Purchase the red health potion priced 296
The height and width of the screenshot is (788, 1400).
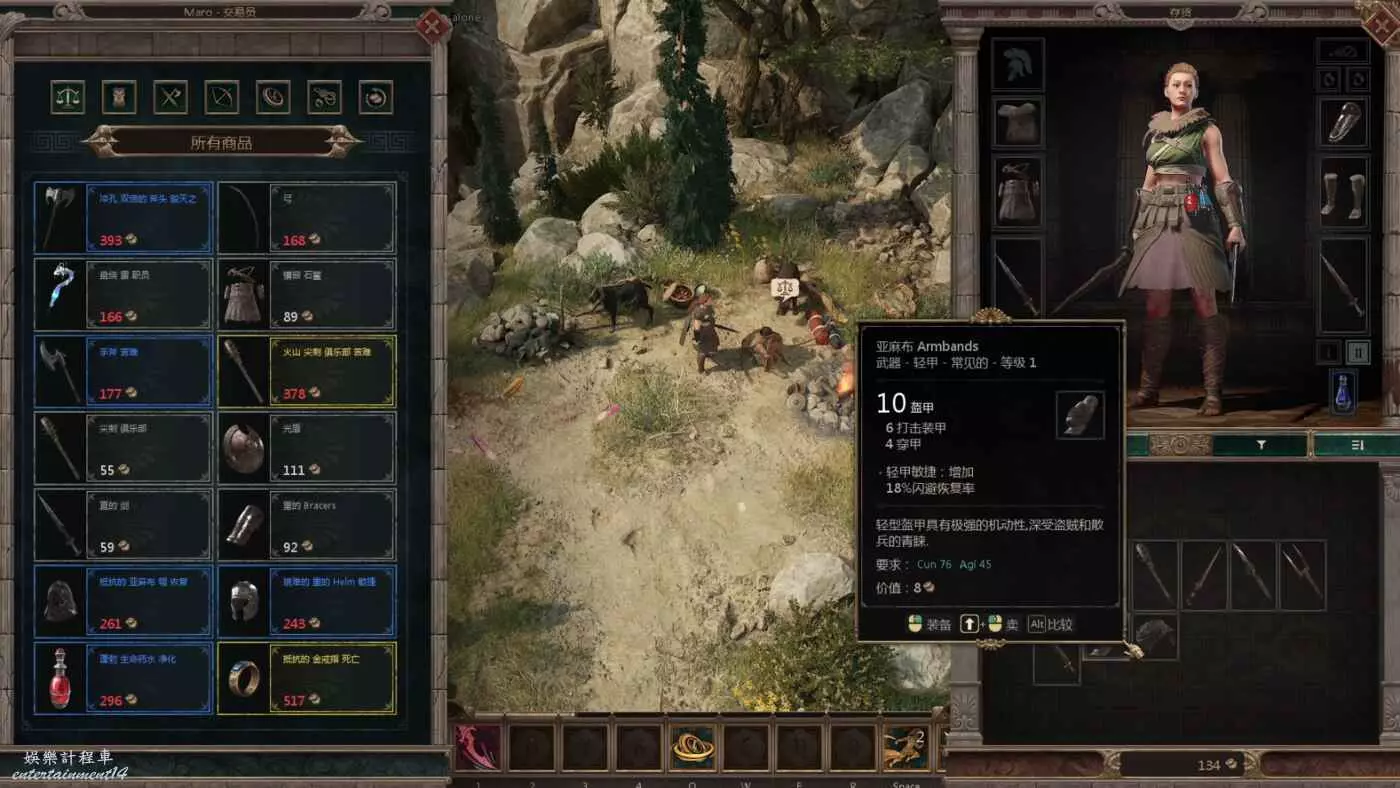(x=123, y=678)
